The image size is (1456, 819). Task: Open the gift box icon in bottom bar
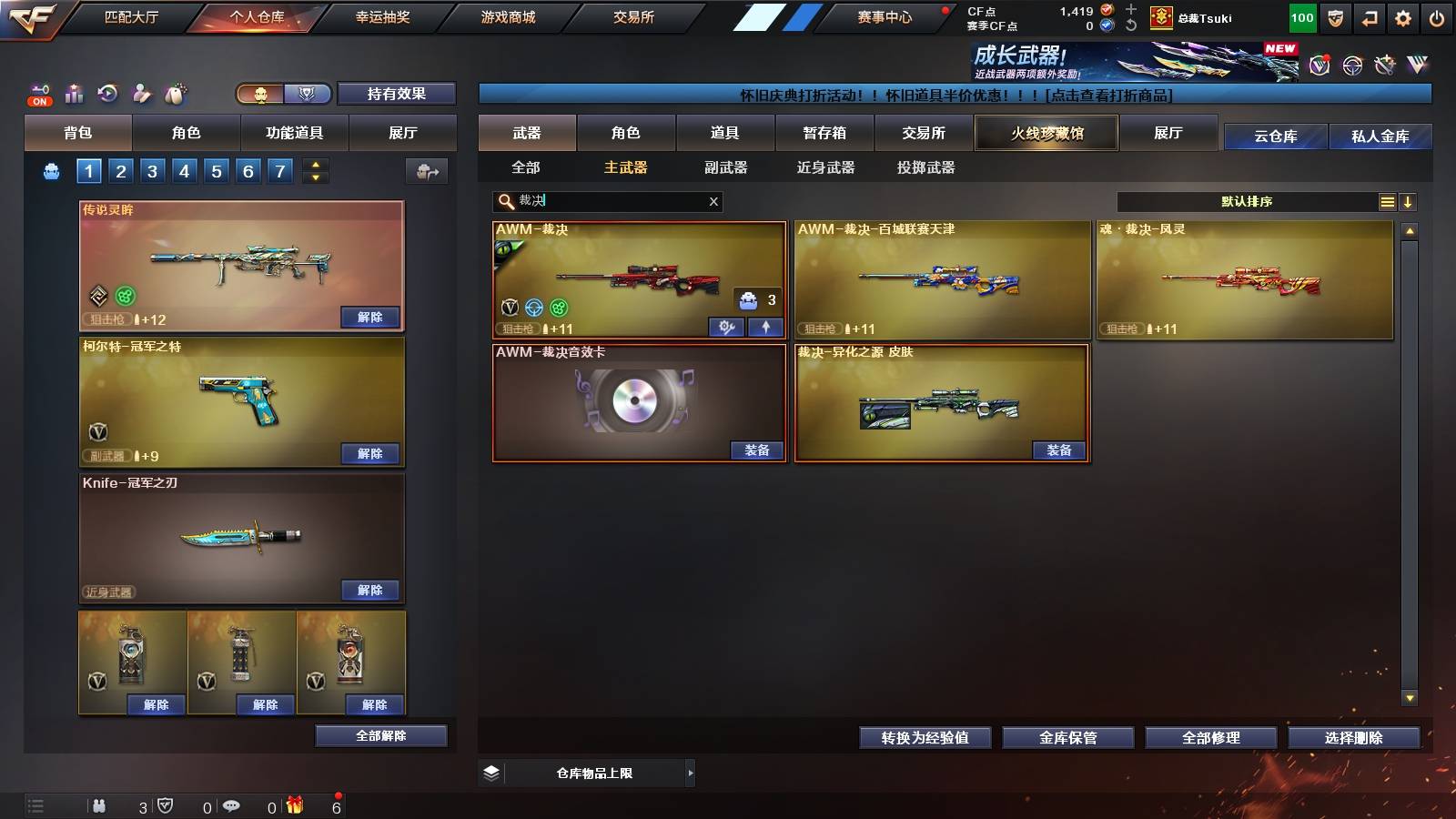(x=296, y=805)
